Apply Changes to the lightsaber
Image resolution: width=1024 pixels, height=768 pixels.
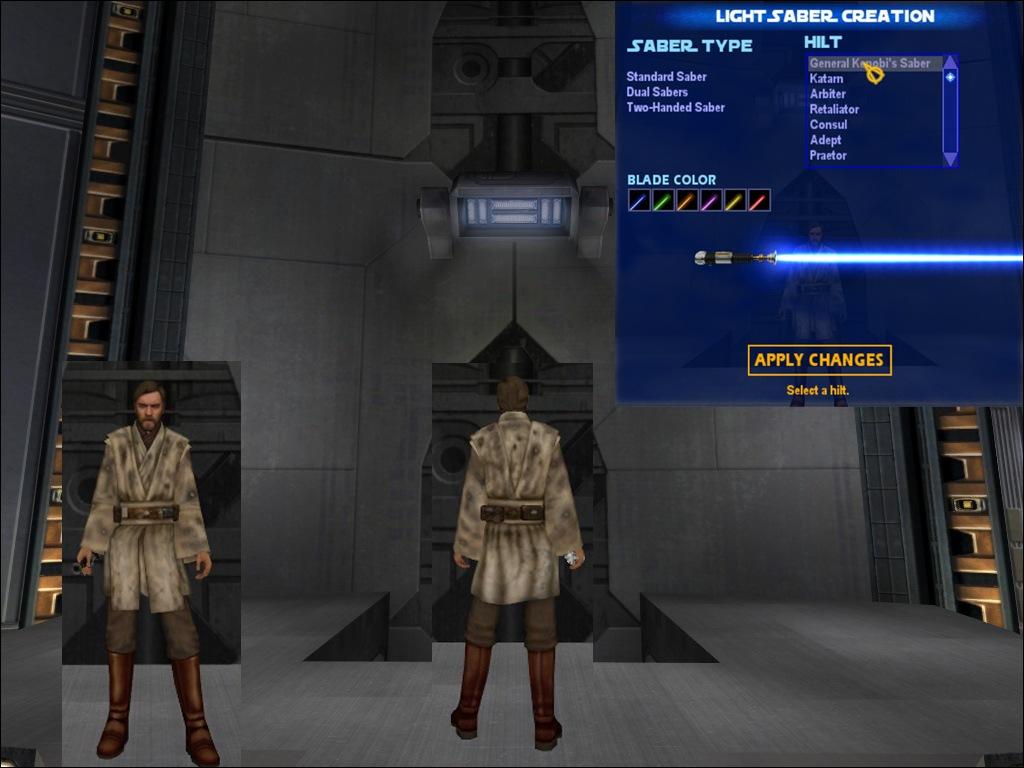819,360
